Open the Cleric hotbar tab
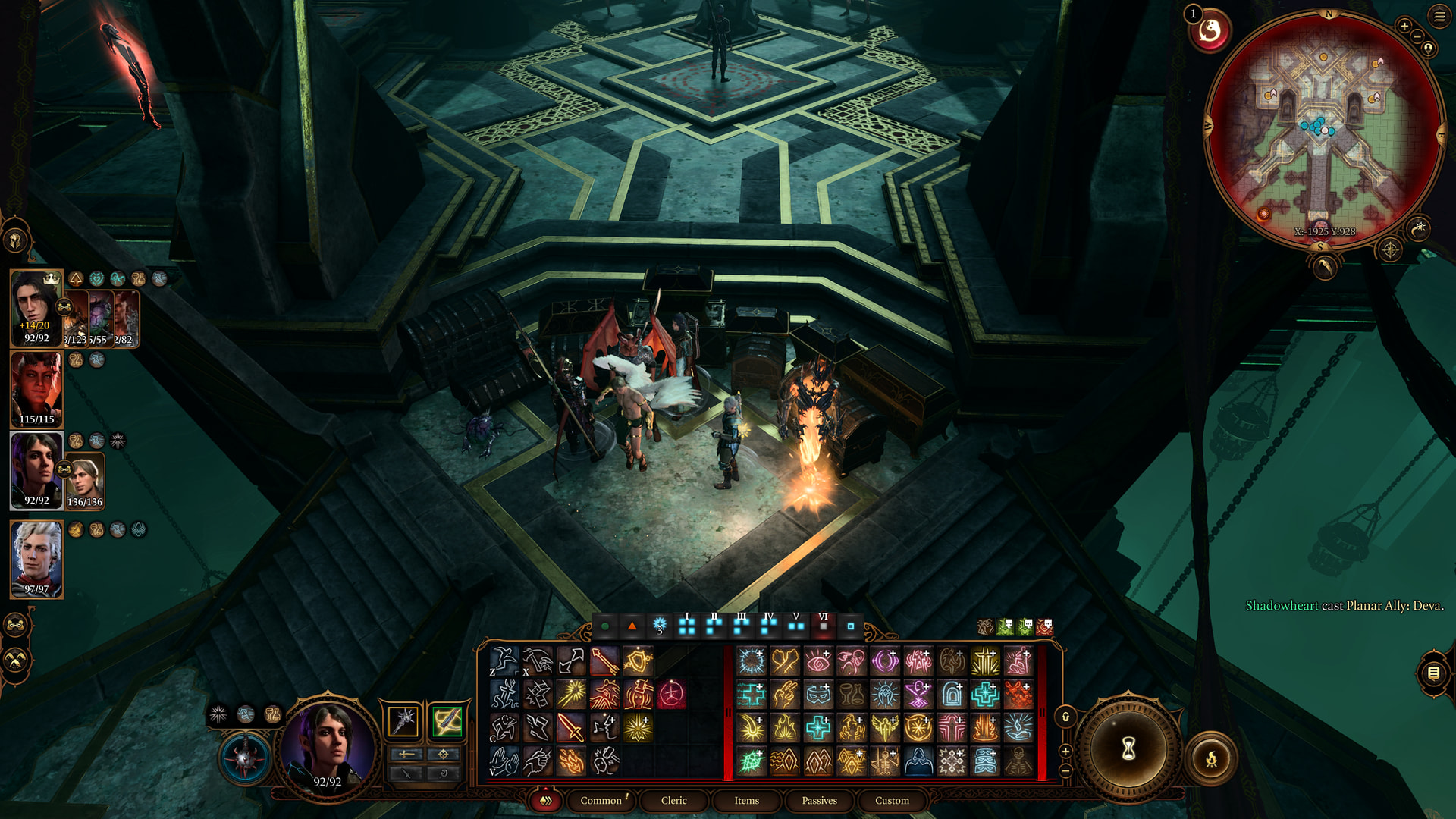 click(x=673, y=800)
